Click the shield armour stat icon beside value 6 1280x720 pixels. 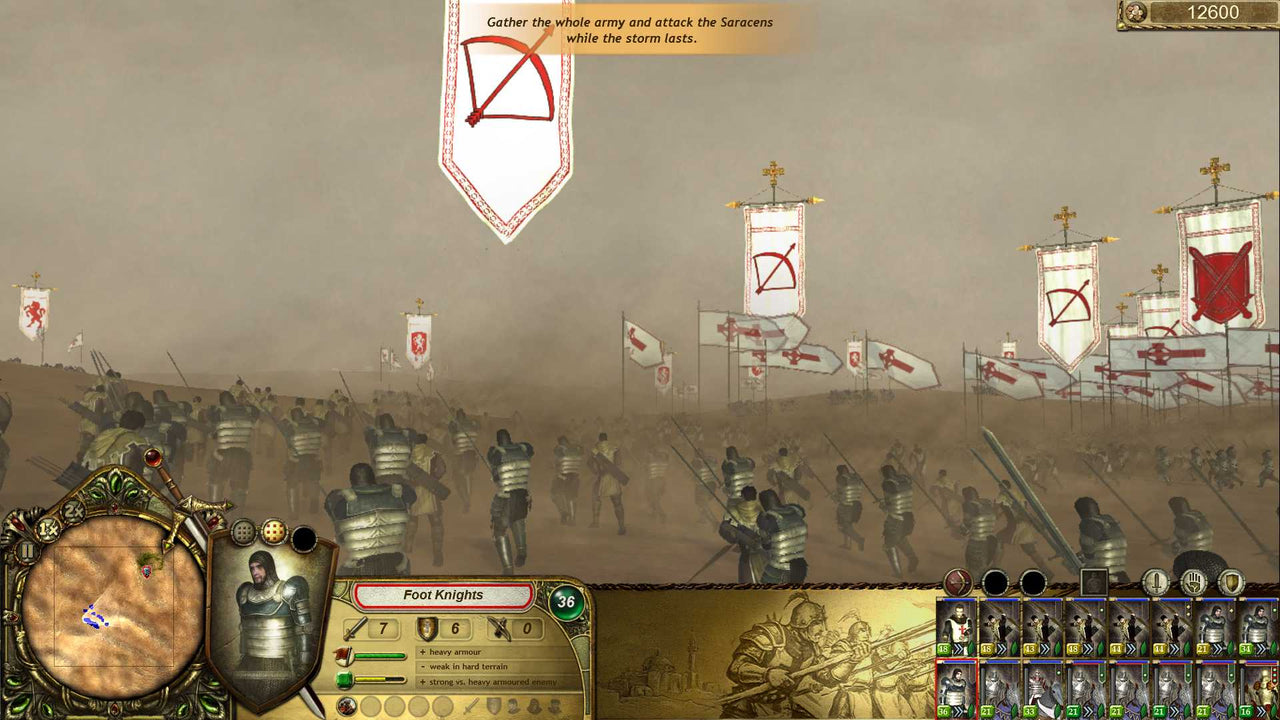point(428,629)
